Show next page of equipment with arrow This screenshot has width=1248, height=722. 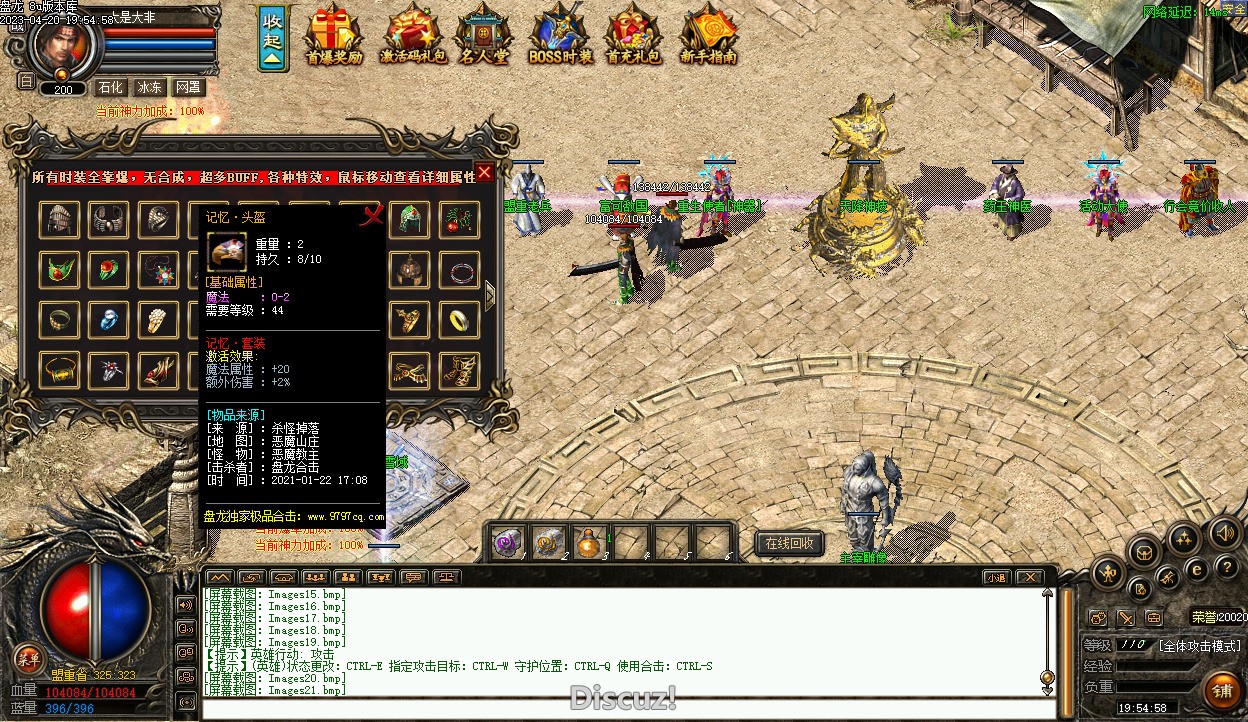click(490, 295)
